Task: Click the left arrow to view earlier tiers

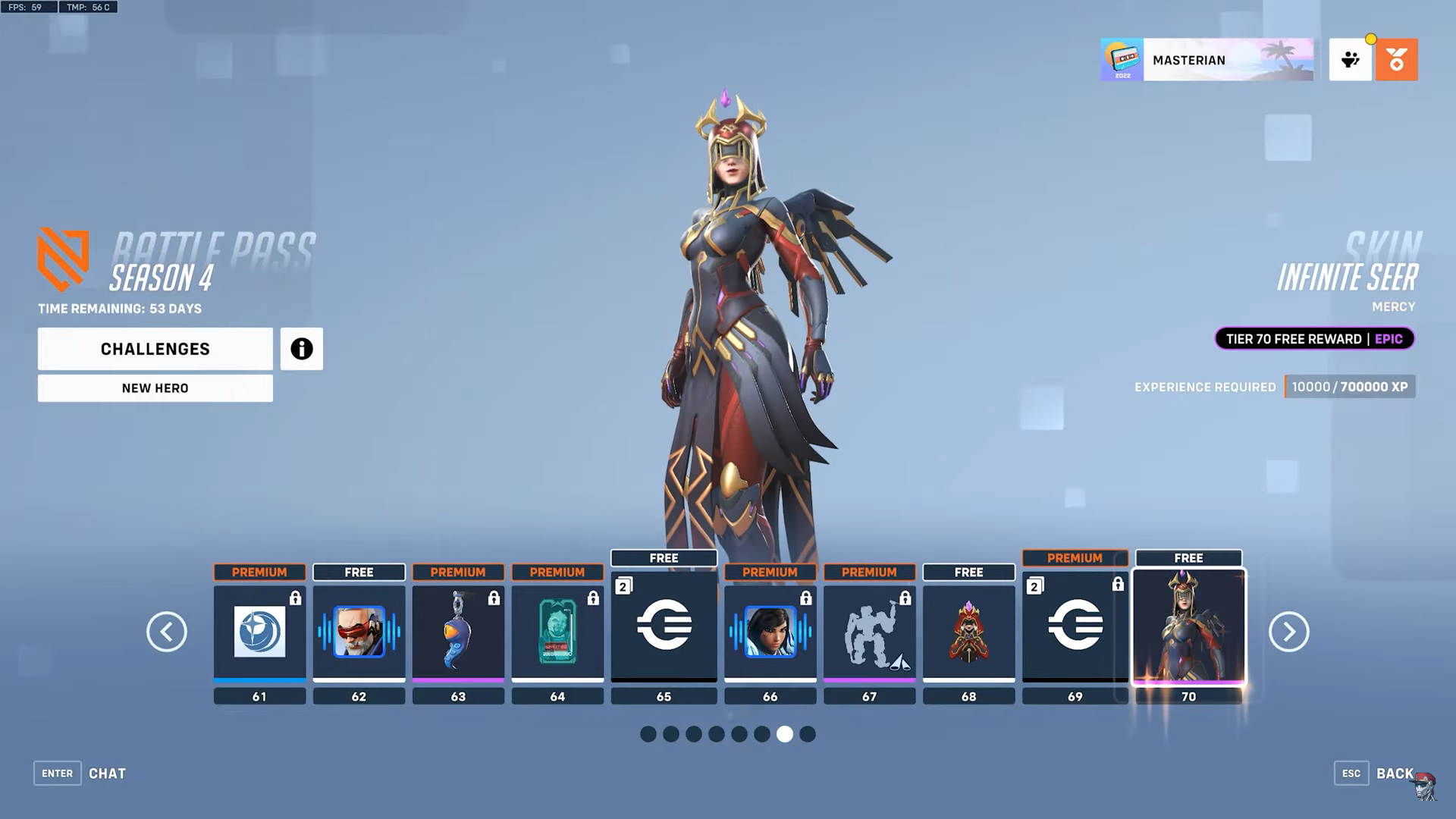Action: pos(167,632)
